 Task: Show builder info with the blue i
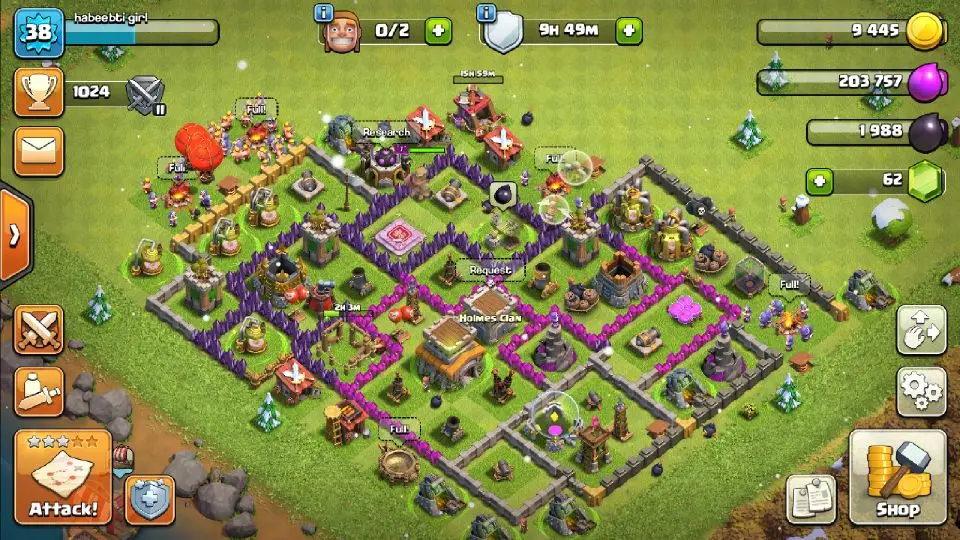pos(323,13)
